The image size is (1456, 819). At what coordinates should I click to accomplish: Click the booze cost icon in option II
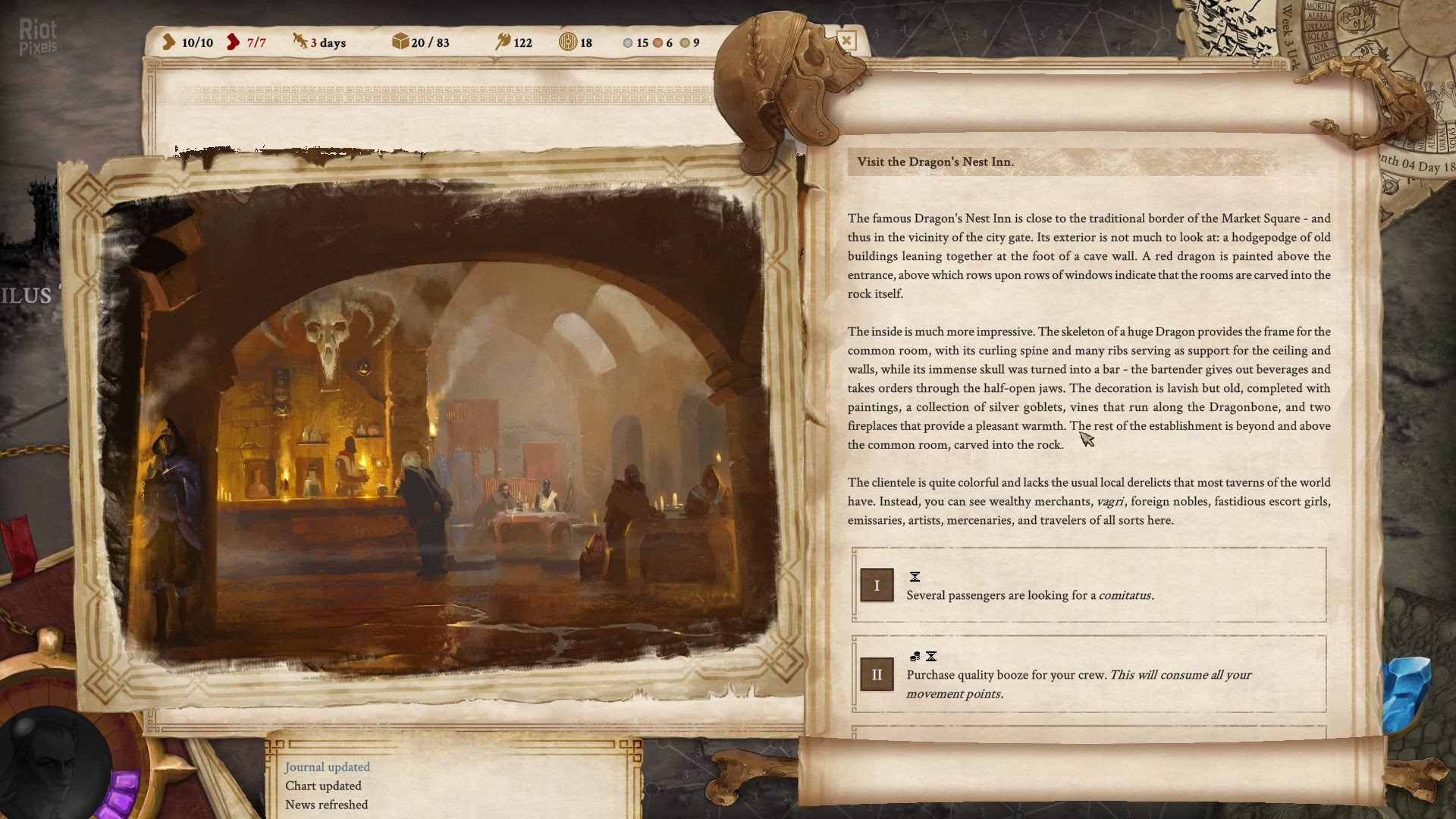click(915, 657)
